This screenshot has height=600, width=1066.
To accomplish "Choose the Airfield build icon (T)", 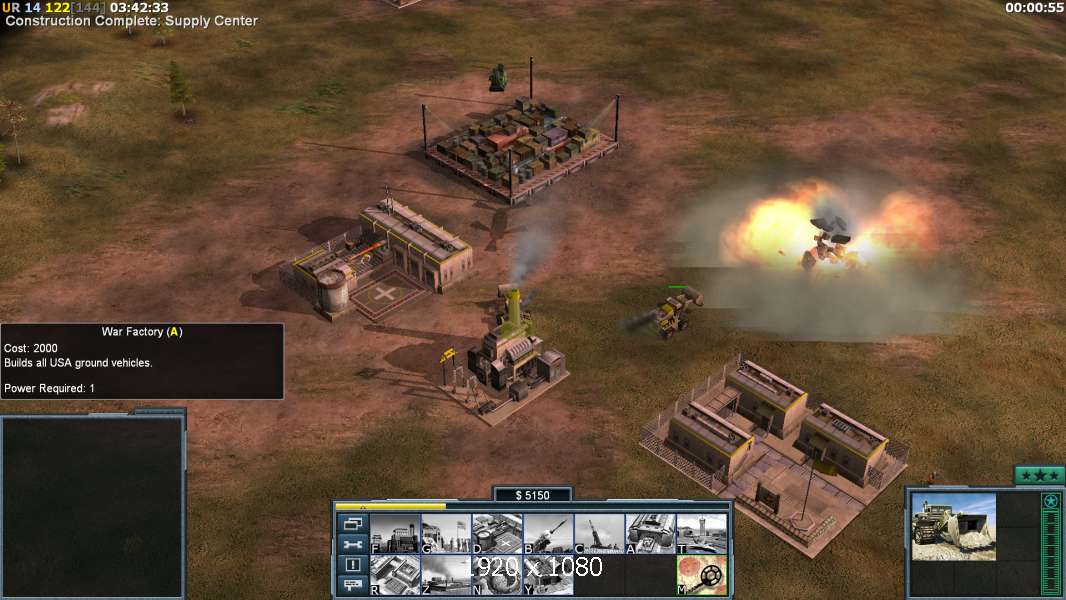I will [x=701, y=534].
